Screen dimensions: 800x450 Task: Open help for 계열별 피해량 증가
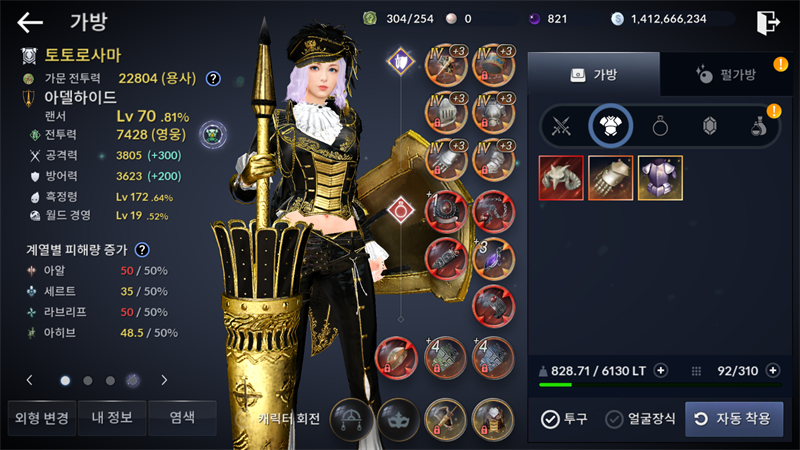click(143, 250)
